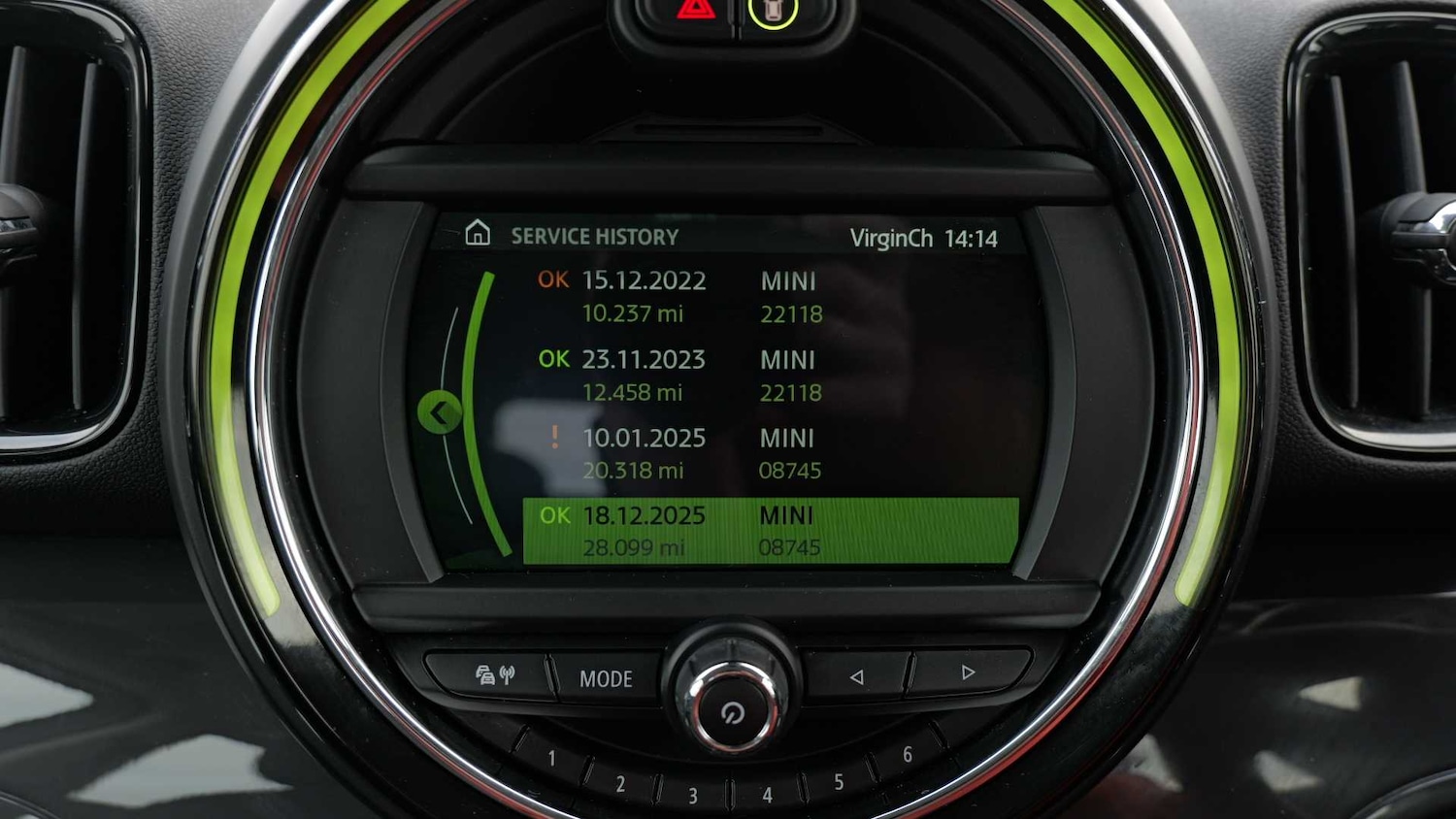Click the green OK icon beside 23.11.2023

coord(552,359)
